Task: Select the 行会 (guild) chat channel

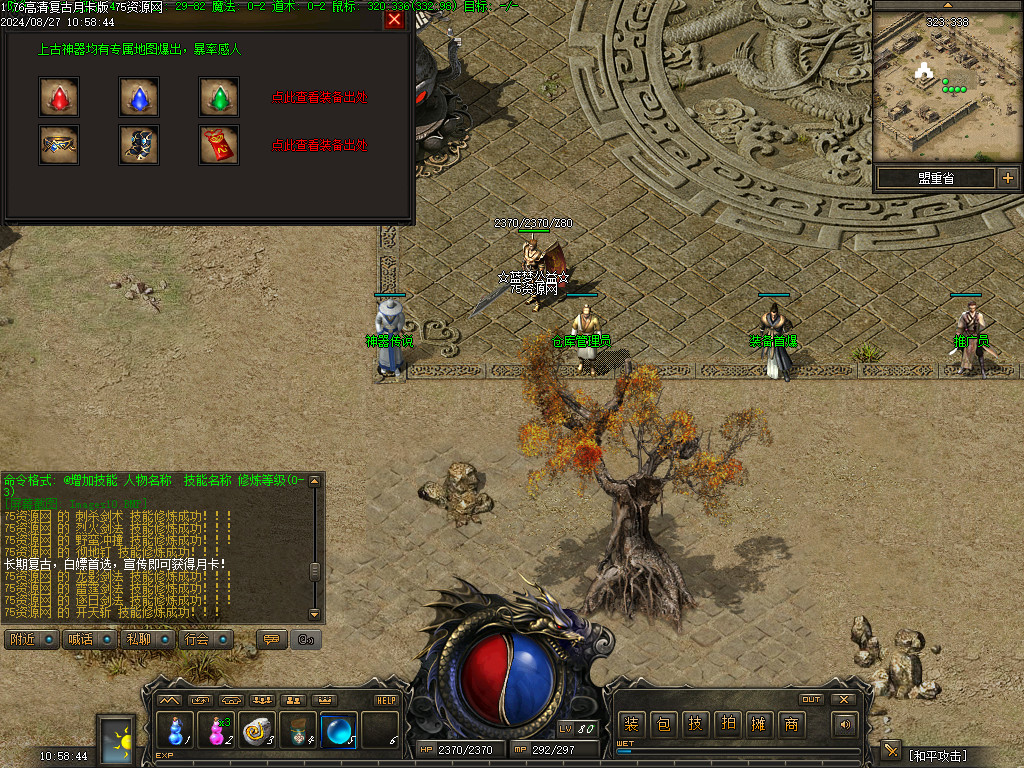Action: pos(207,639)
